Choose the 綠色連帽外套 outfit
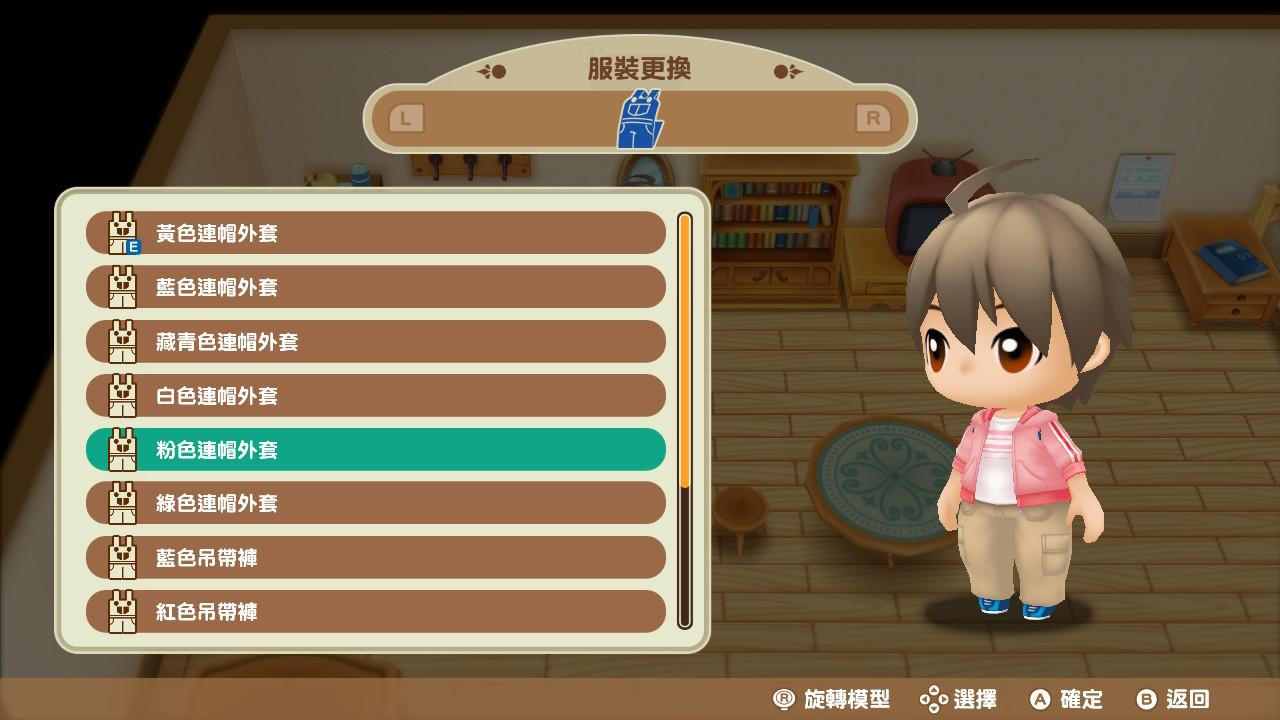Screen dimensions: 1280x720 click(x=375, y=503)
